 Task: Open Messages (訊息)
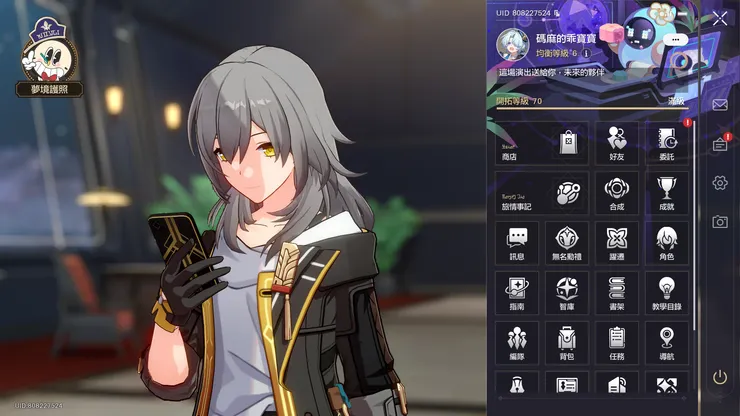[517, 243]
